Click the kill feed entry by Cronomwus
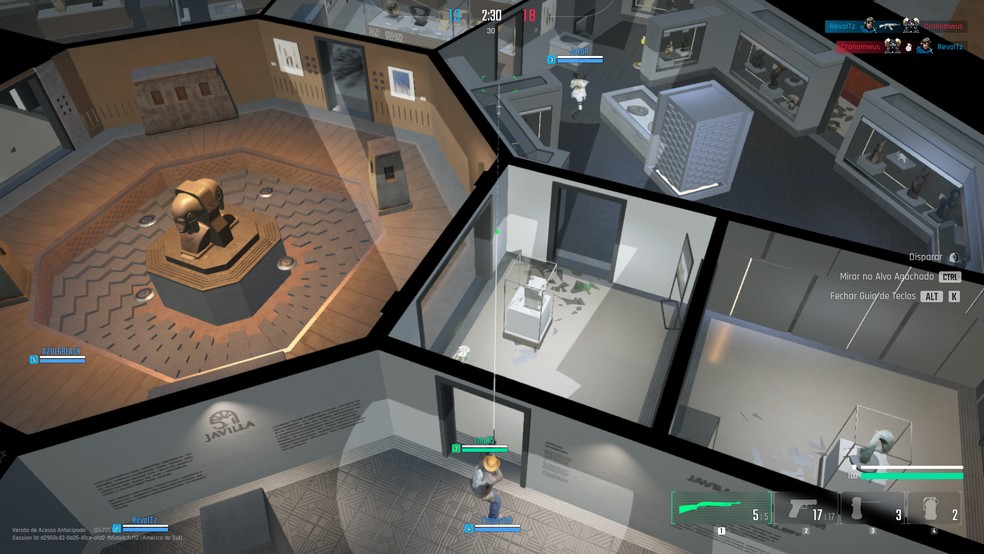The width and height of the screenshot is (984, 554). [x=895, y=46]
